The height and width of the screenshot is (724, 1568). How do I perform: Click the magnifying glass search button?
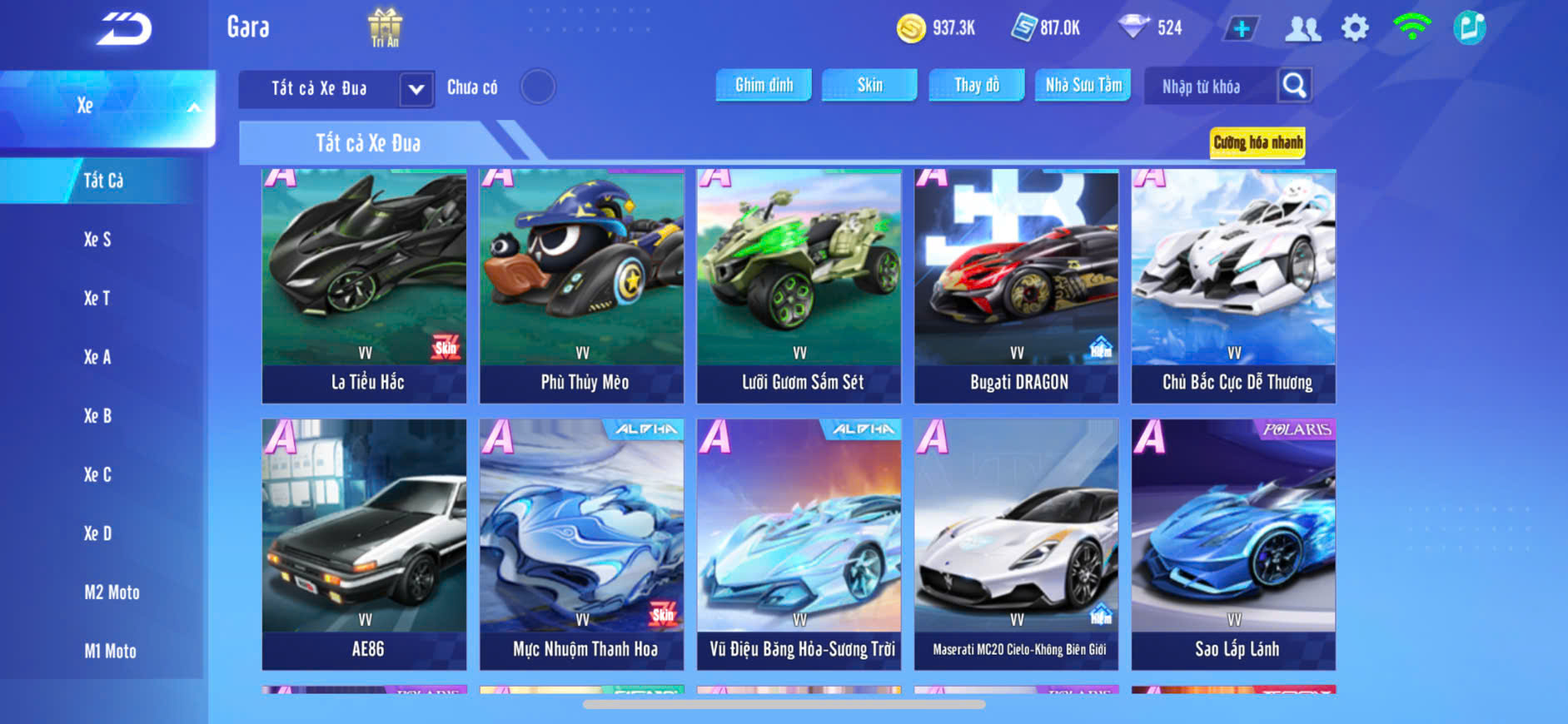pyautogui.click(x=1294, y=85)
